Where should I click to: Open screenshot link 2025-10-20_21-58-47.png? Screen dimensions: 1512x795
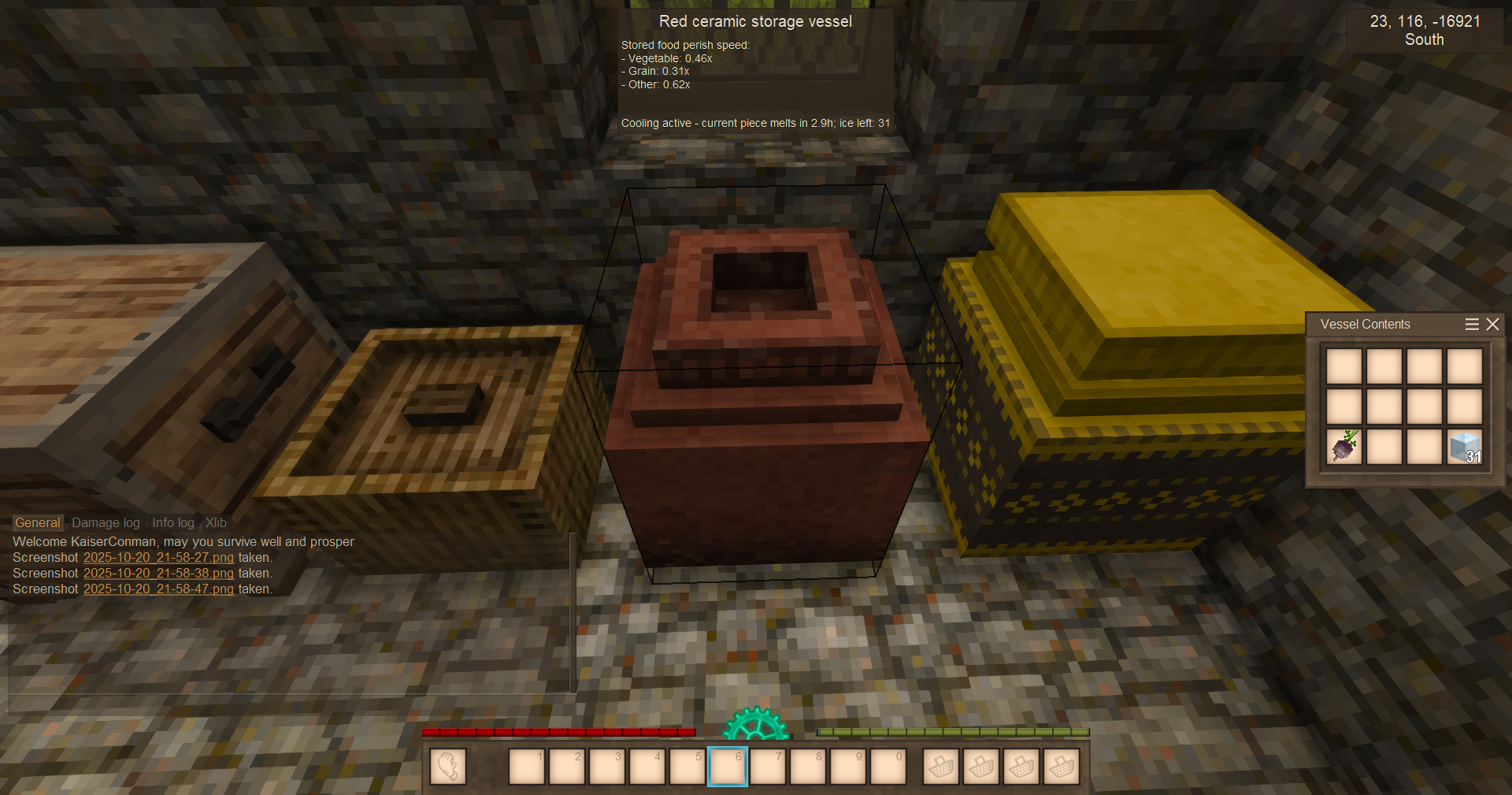[x=158, y=589]
